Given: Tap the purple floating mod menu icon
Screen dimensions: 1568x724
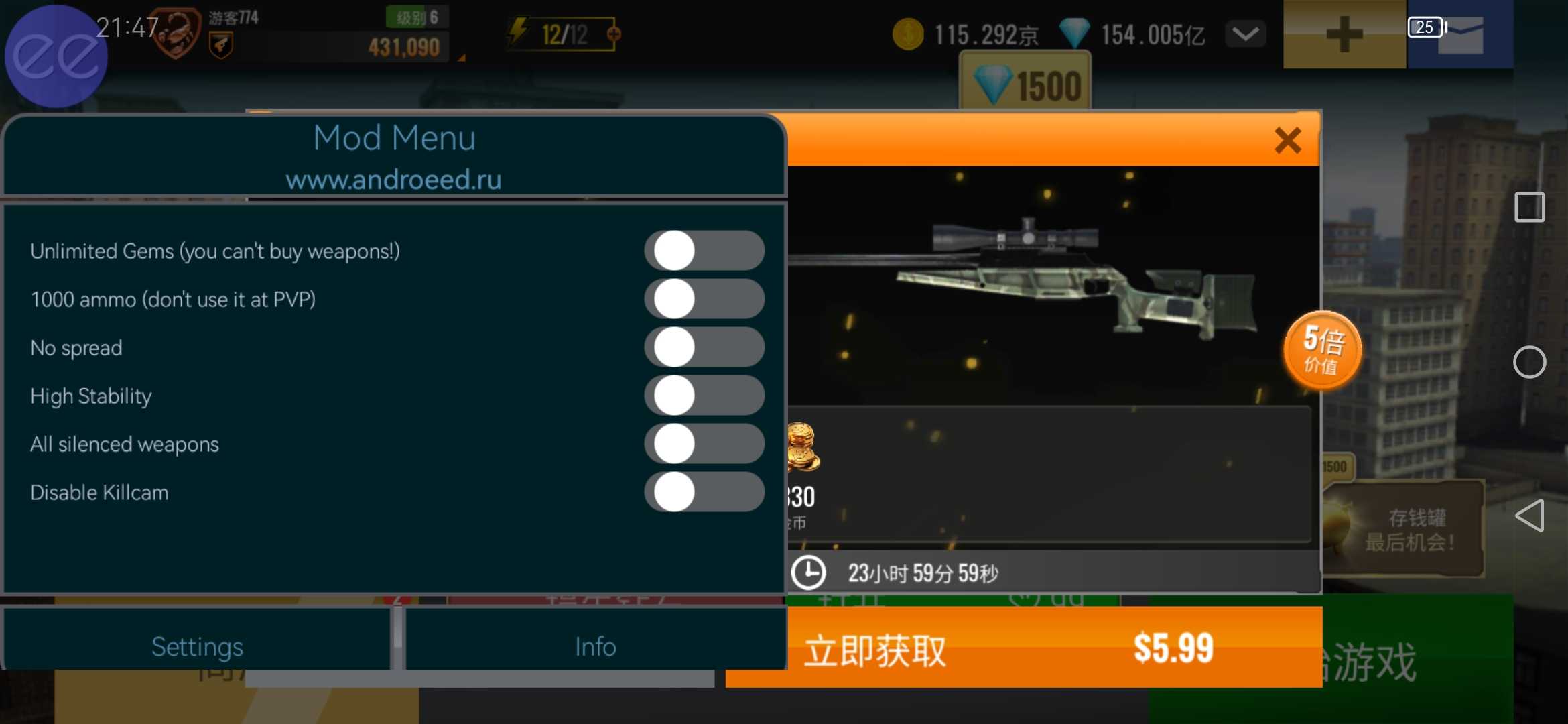Looking at the screenshot, I should point(56,56).
